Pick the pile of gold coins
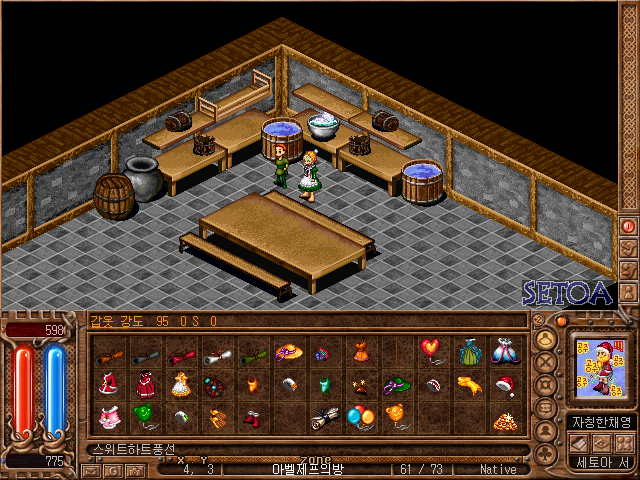640x480 pixels. pos(504,419)
